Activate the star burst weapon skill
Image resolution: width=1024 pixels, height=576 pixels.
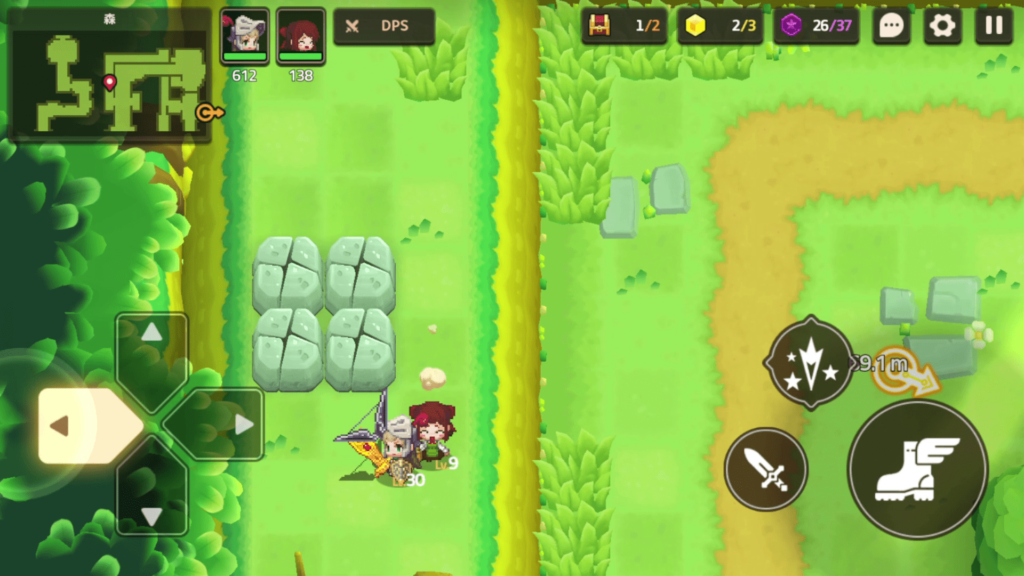tap(810, 363)
